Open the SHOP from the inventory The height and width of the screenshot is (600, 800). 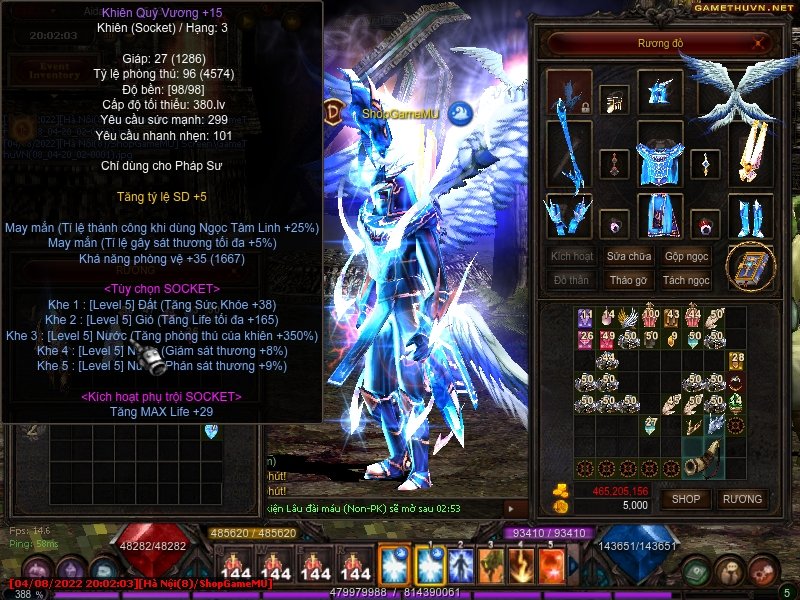click(686, 498)
